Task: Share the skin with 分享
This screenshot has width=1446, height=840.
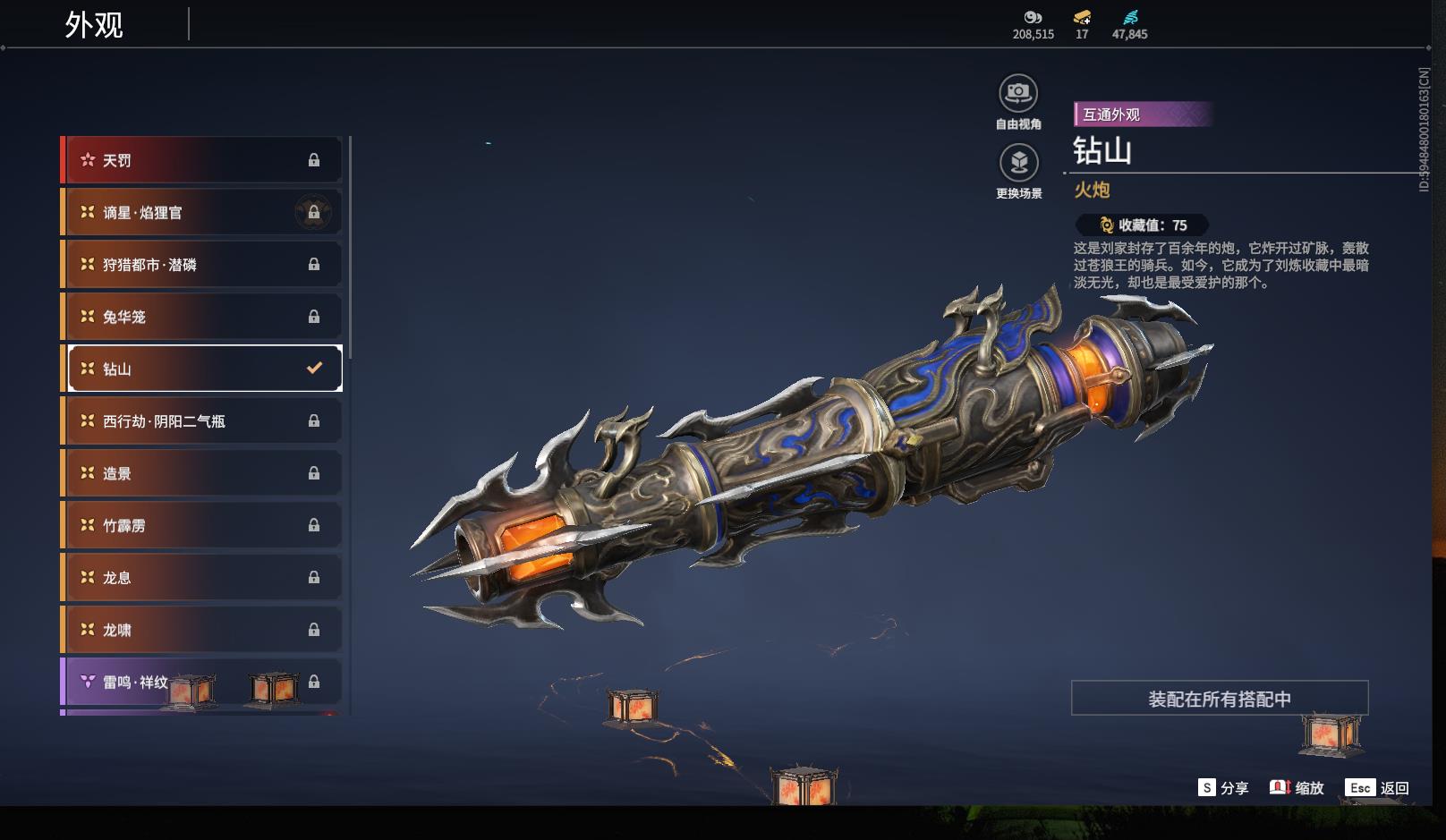Action: pos(1223,788)
